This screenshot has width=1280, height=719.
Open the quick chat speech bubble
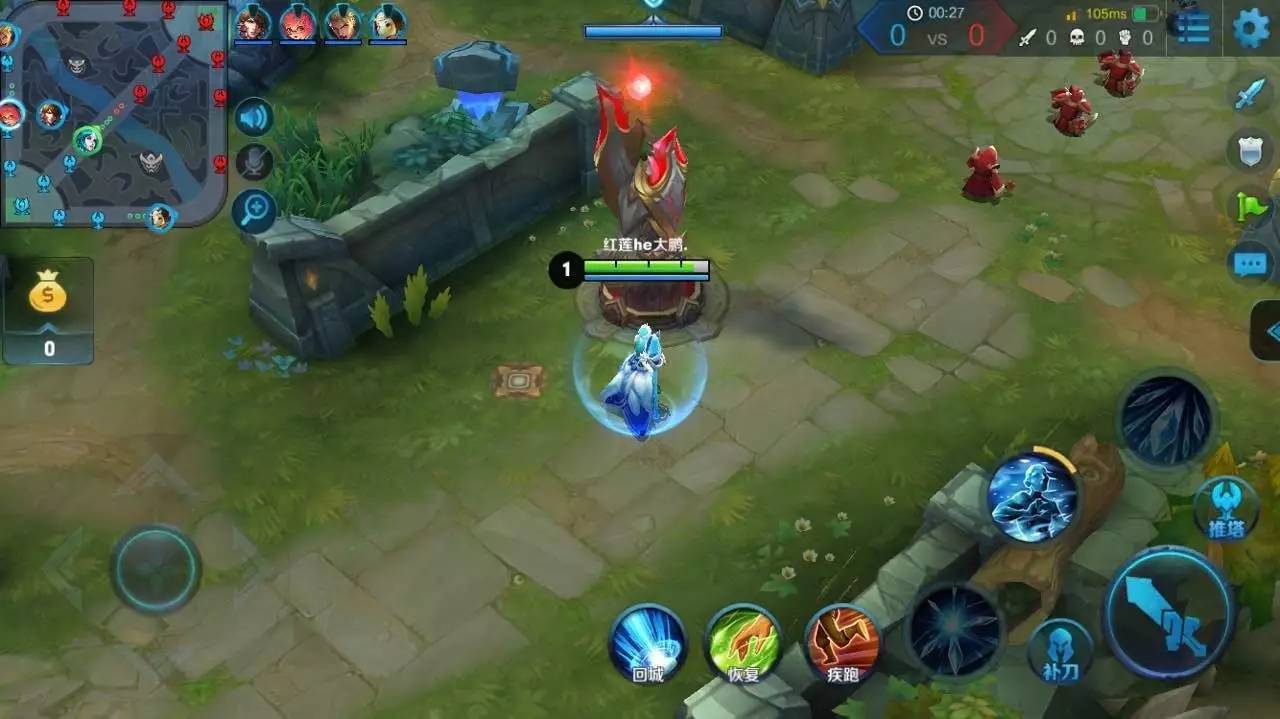pyautogui.click(x=1250, y=264)
